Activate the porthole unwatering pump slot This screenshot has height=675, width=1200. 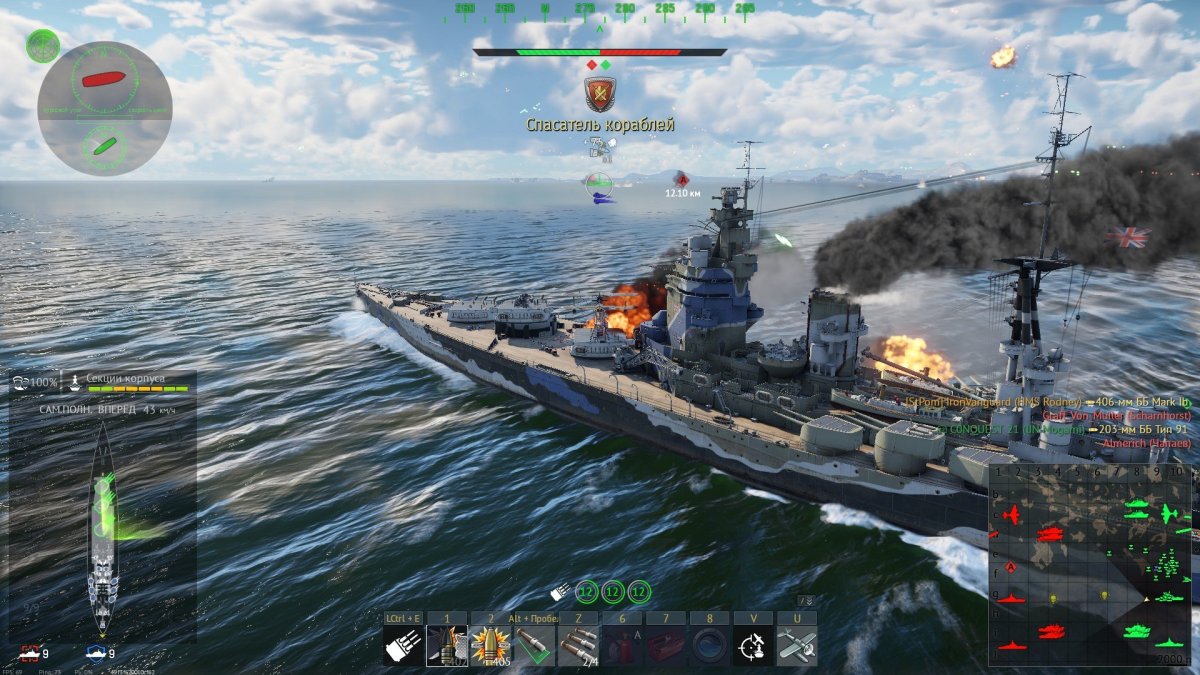pos(708,646)
